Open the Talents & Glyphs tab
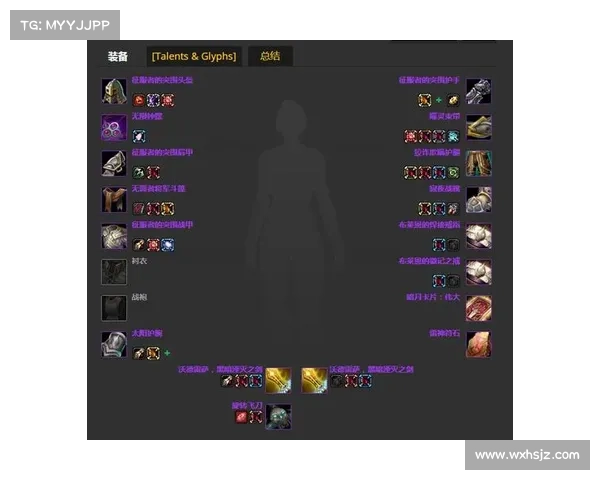 pyautogui.click(x=194, y=56)
